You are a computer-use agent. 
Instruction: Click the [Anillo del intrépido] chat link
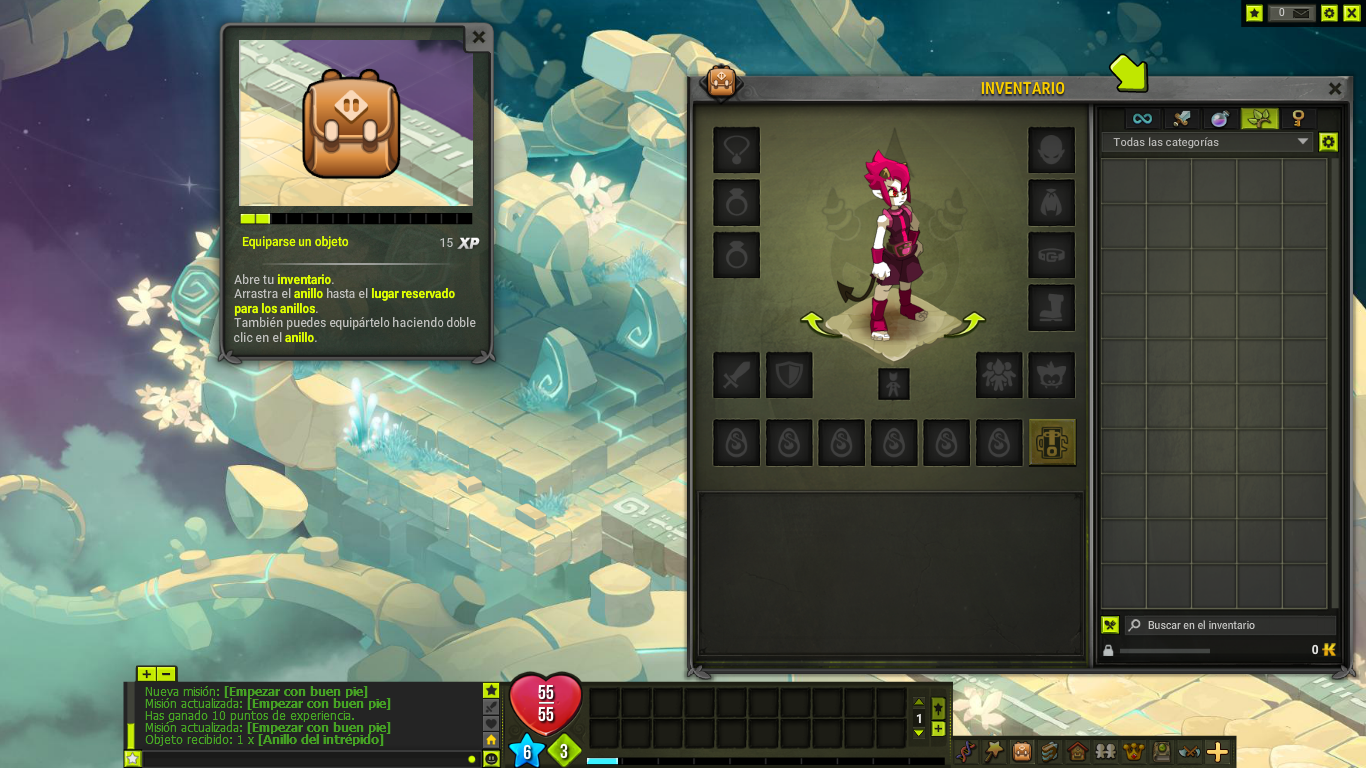(x=320, y=740)
